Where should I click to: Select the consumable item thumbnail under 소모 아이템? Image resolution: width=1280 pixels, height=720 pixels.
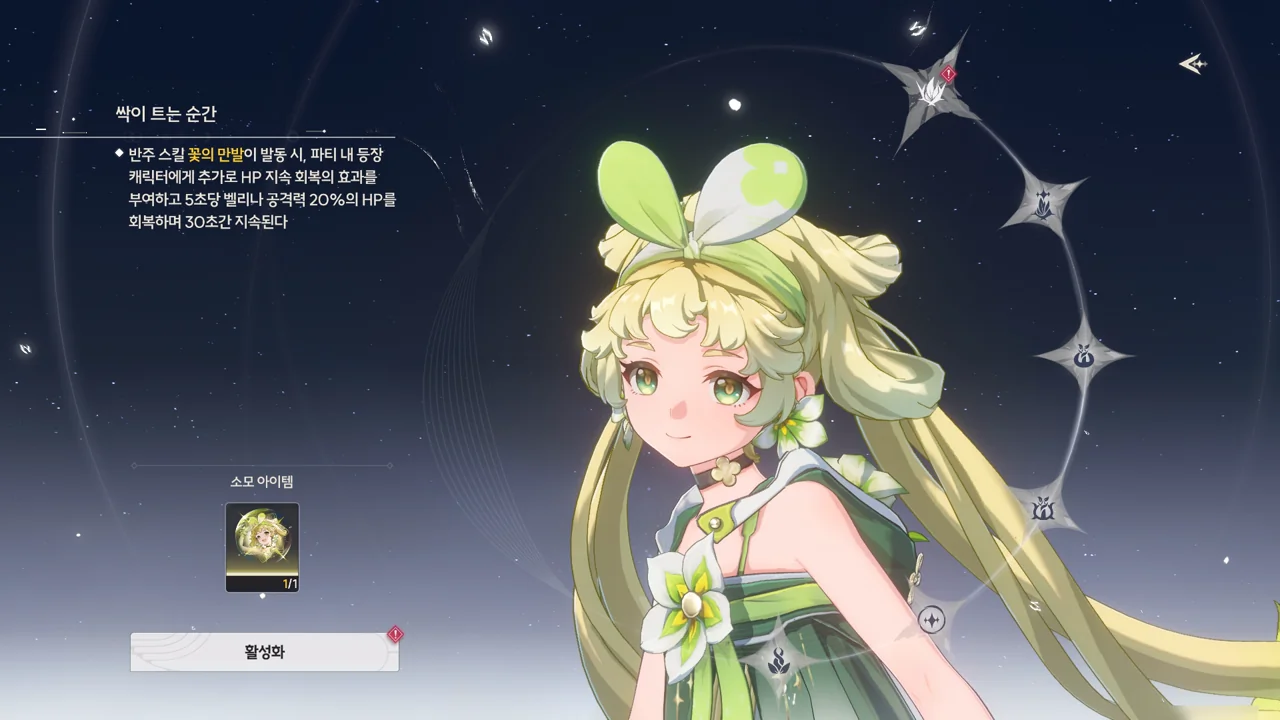point(262,547)
